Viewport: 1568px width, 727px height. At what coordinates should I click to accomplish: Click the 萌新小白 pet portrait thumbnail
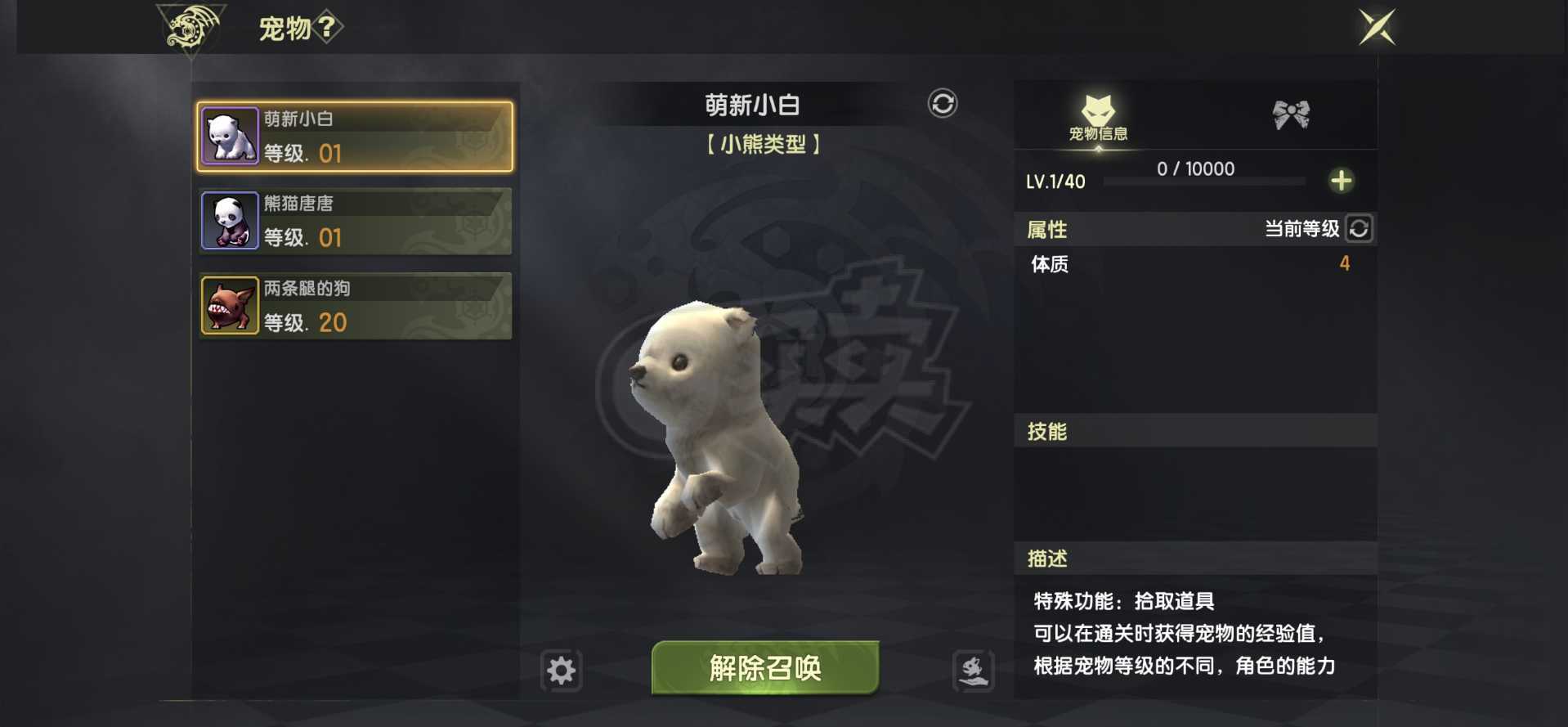tap(230, 135)
